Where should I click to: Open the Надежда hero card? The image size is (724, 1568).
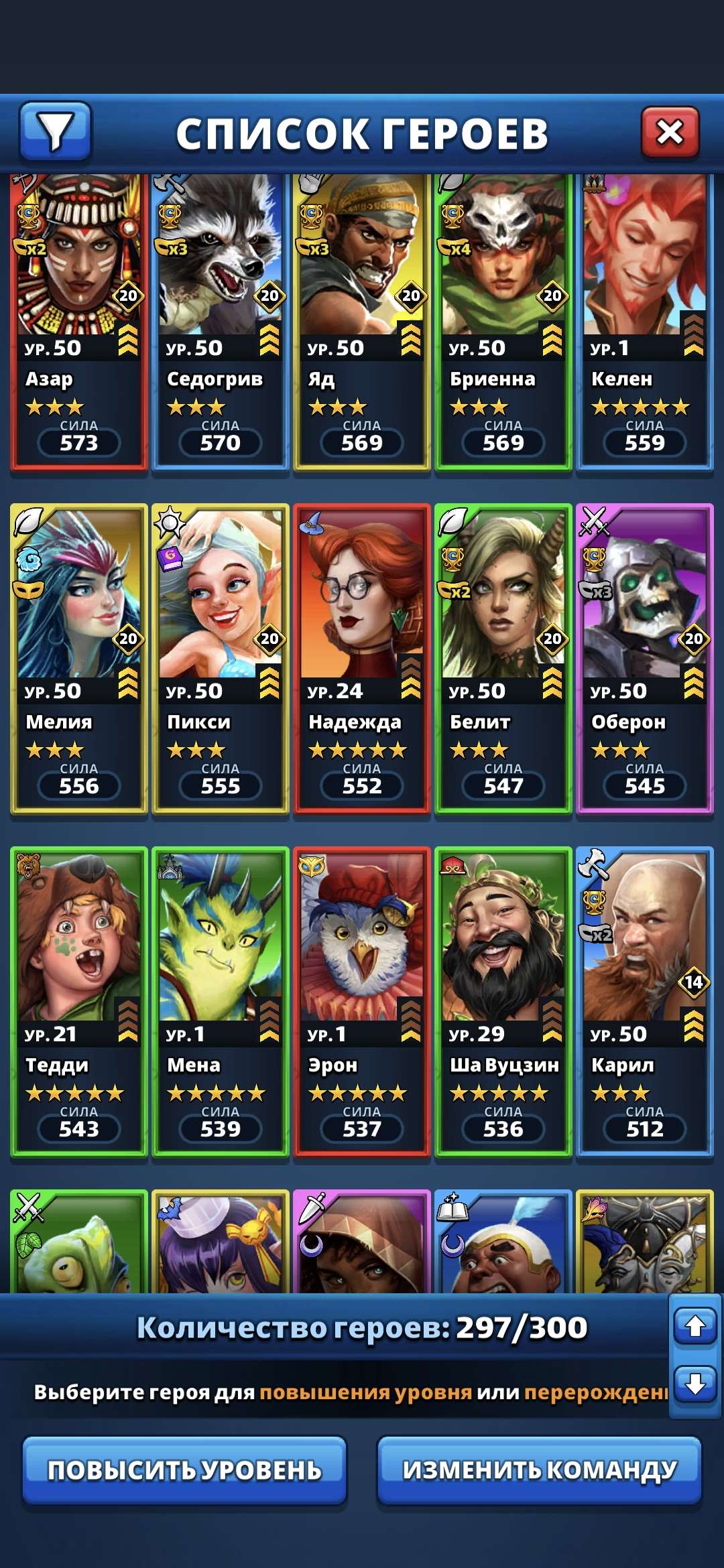[362, 658]
